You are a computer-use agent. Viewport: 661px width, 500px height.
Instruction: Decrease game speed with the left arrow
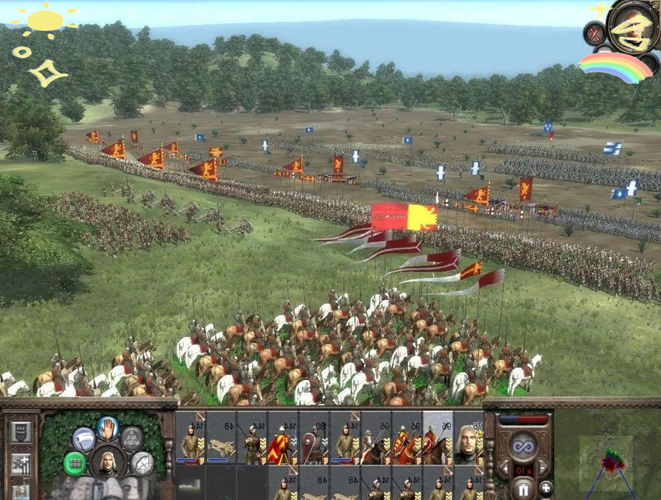click(503, 467)
